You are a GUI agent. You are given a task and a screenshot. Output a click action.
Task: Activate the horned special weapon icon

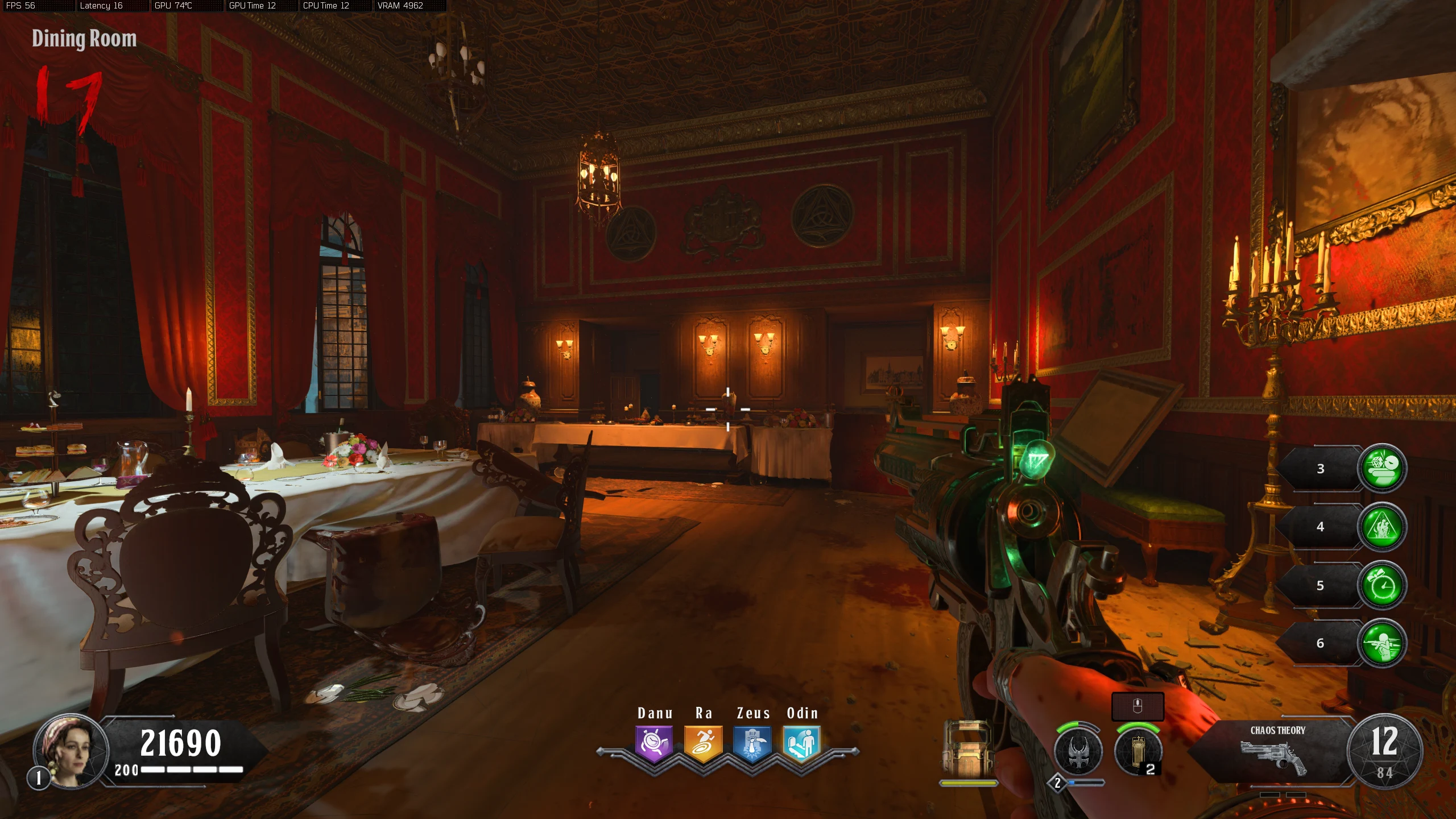pos(1078,752)
